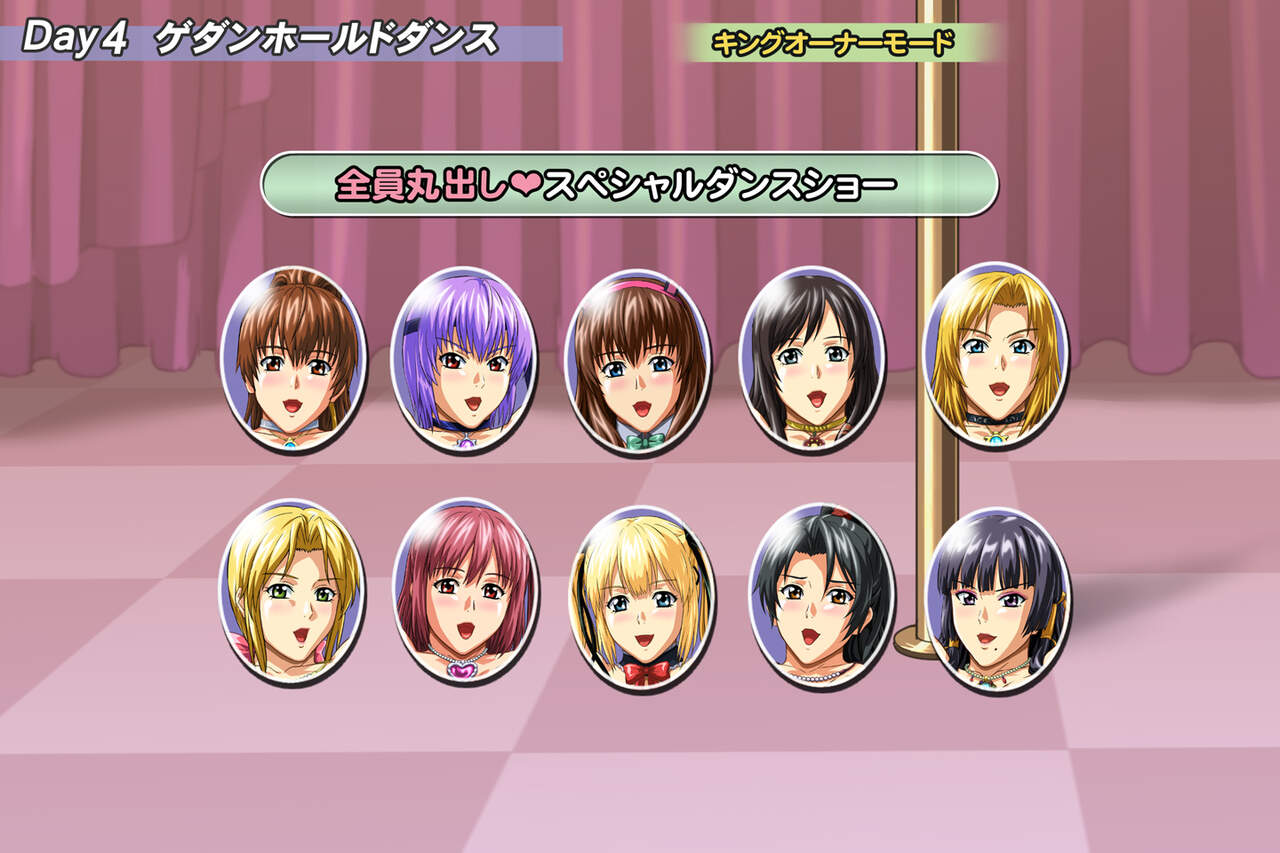Select the brown ponytail girl portrait
The width and height of the screenshot is (1280, 853).
(x=293, y=359)
